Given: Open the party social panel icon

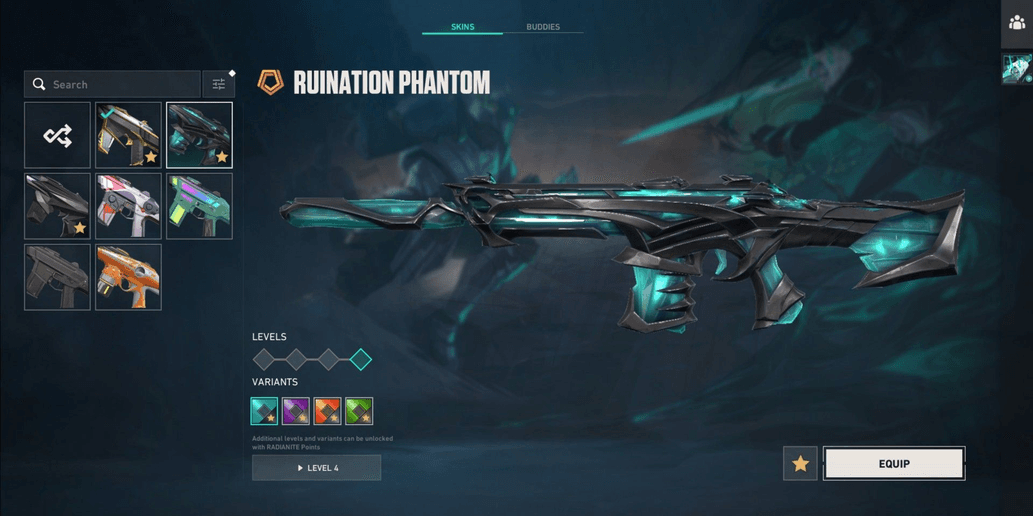Looking at the screenshot, I should click(x=1017, y=23).
